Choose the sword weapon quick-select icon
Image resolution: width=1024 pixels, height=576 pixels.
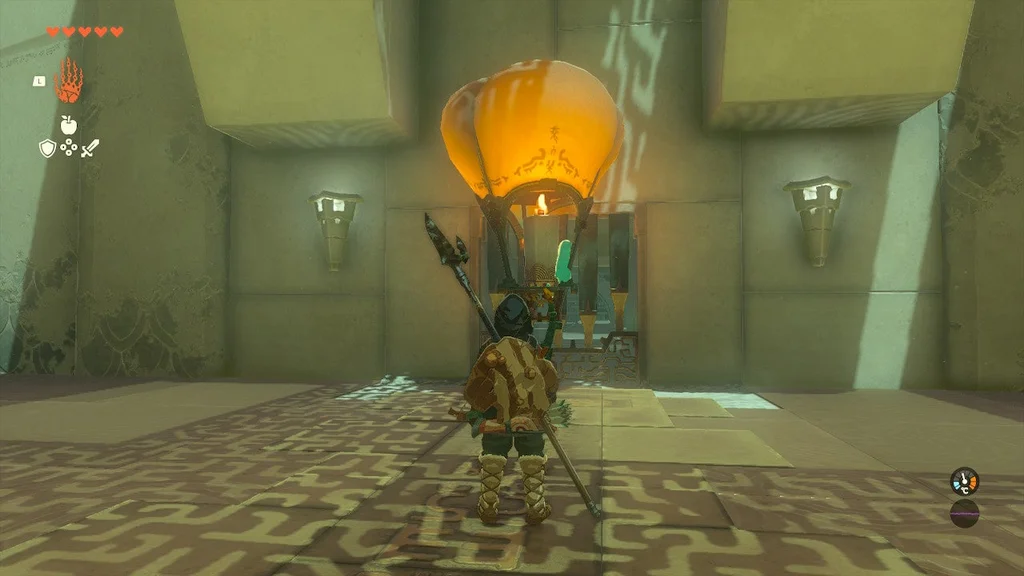click(90, 148)
